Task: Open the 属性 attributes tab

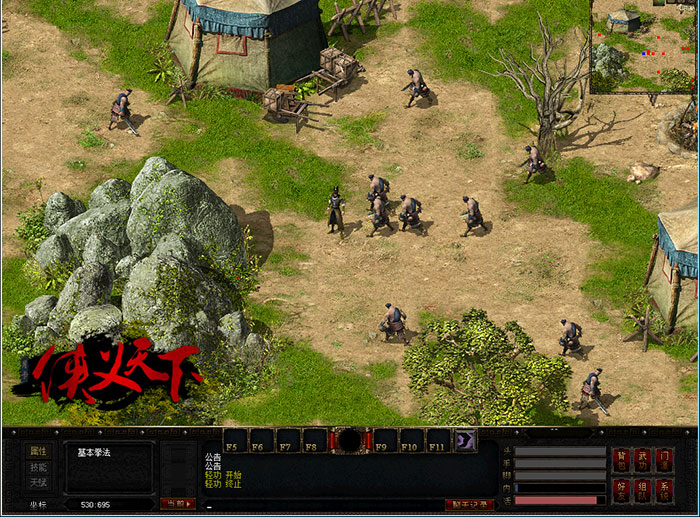Action: (x=38, y=451)
